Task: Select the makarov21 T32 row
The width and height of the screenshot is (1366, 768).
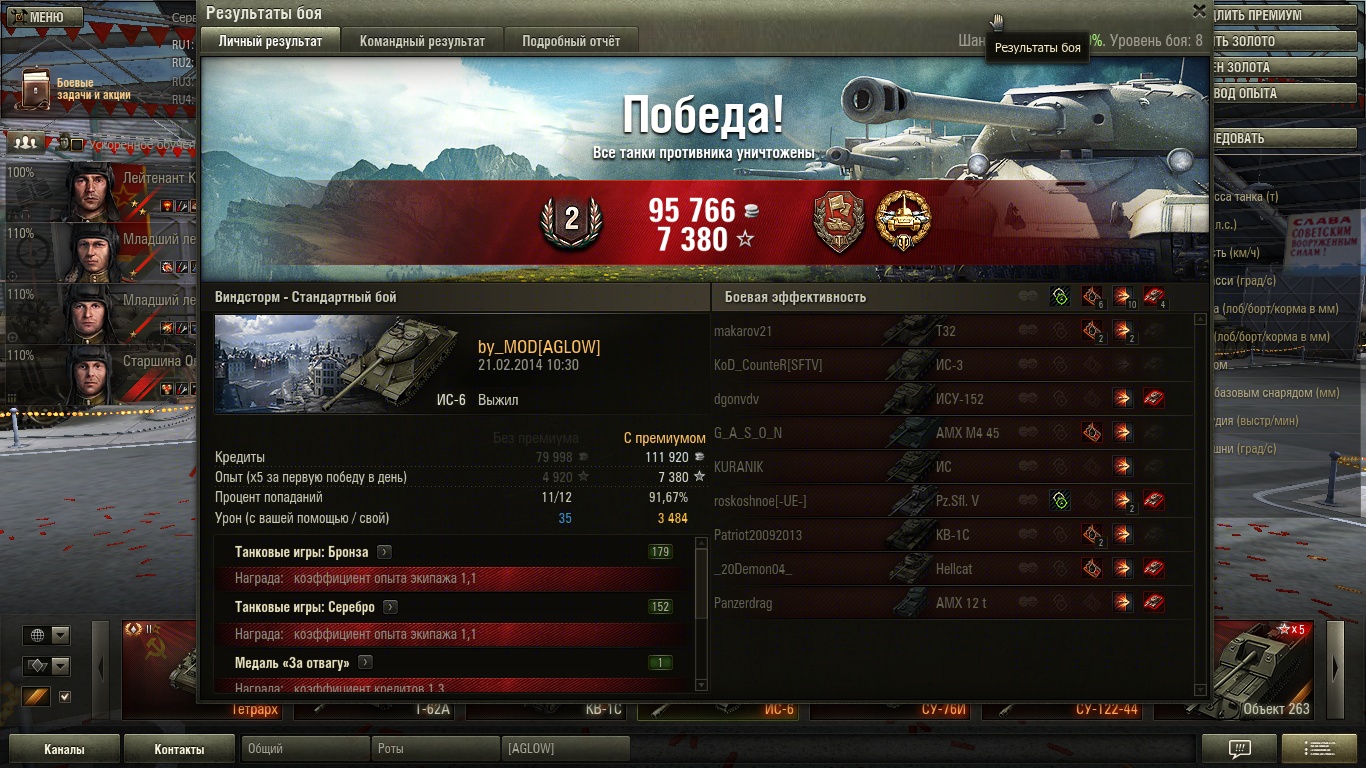Action: (860, 331)
